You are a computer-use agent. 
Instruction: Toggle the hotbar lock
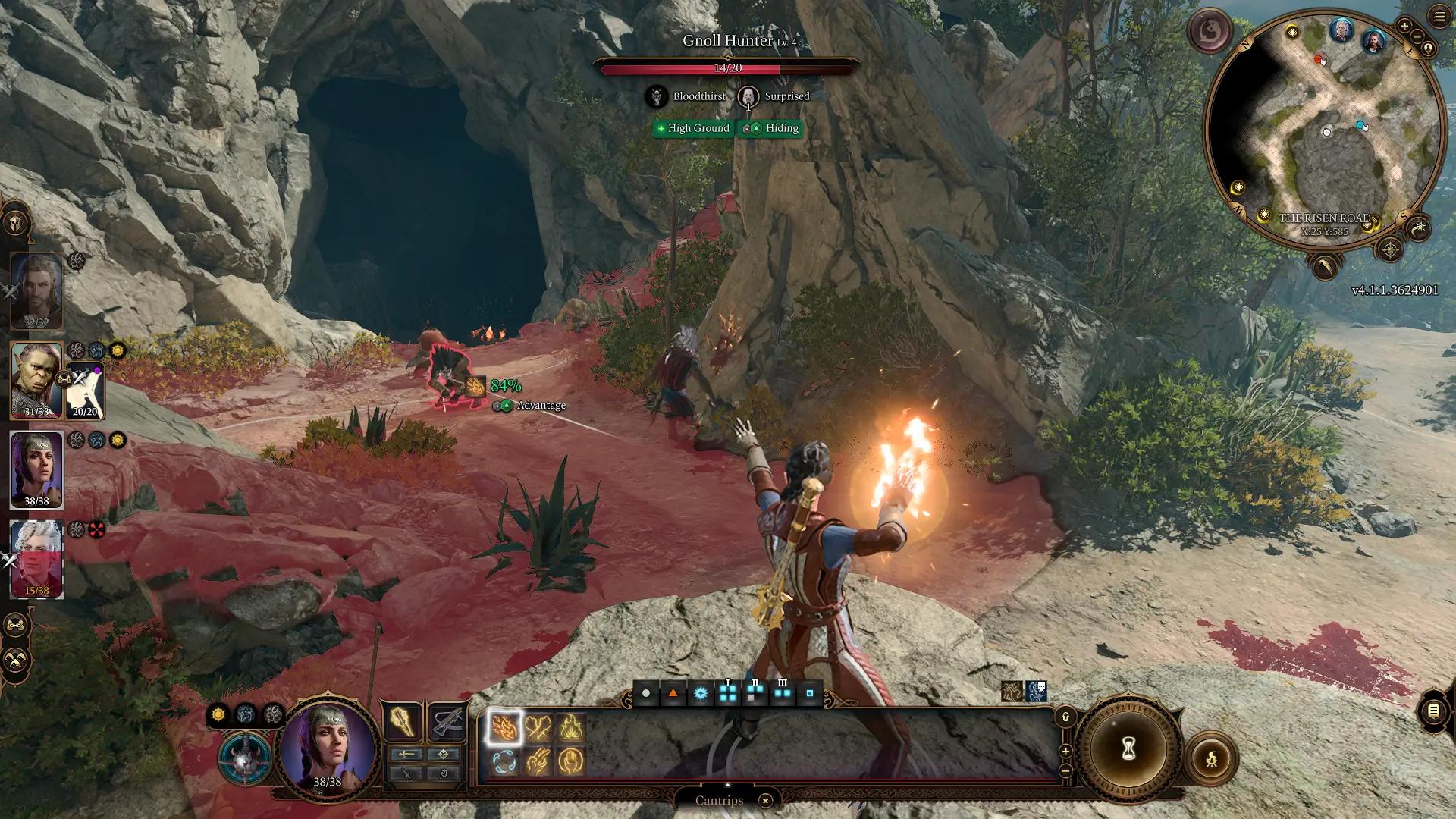tap(1065, 717)
